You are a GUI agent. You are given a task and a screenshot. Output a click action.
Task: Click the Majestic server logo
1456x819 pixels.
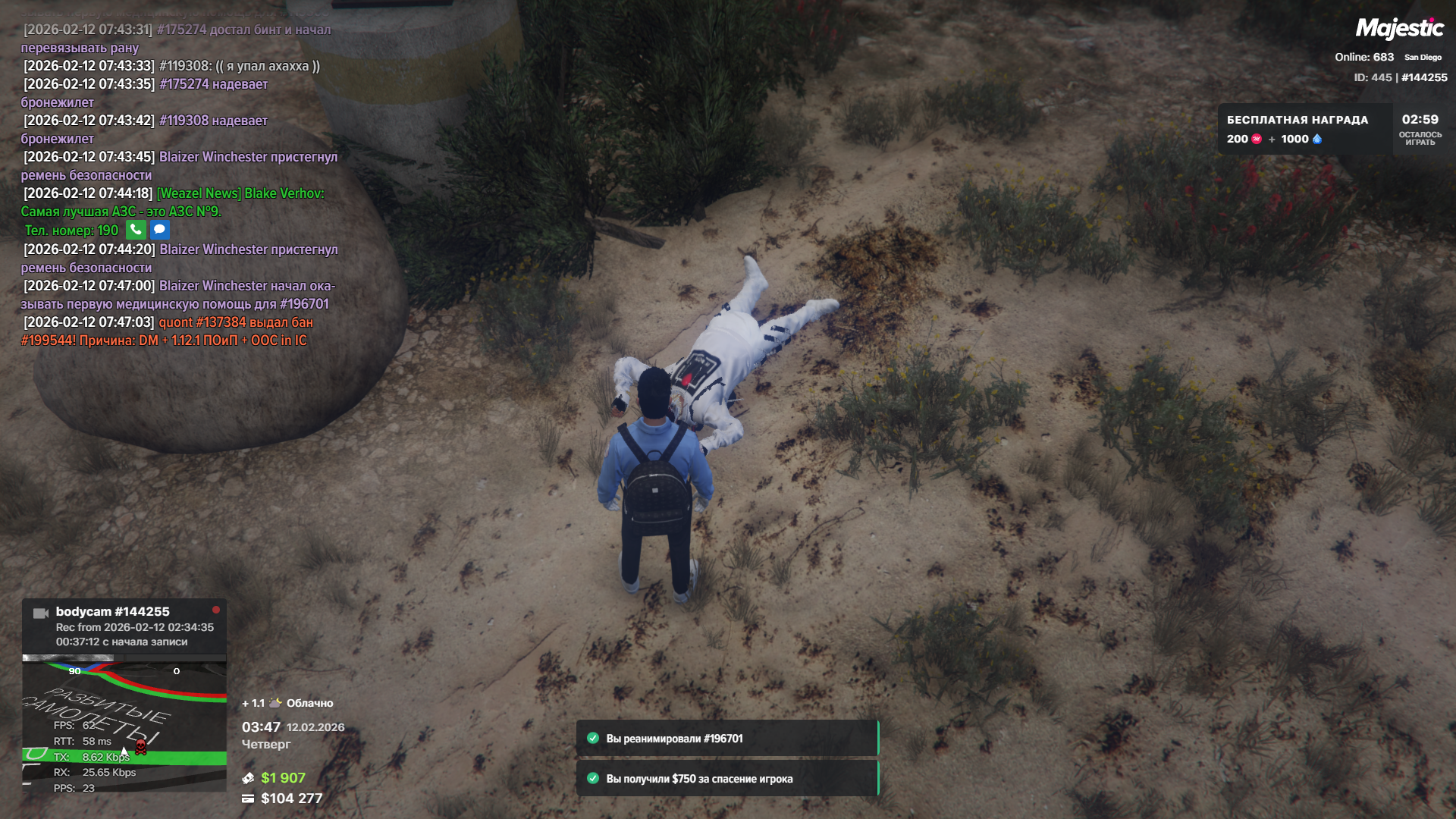(1399, 29)
